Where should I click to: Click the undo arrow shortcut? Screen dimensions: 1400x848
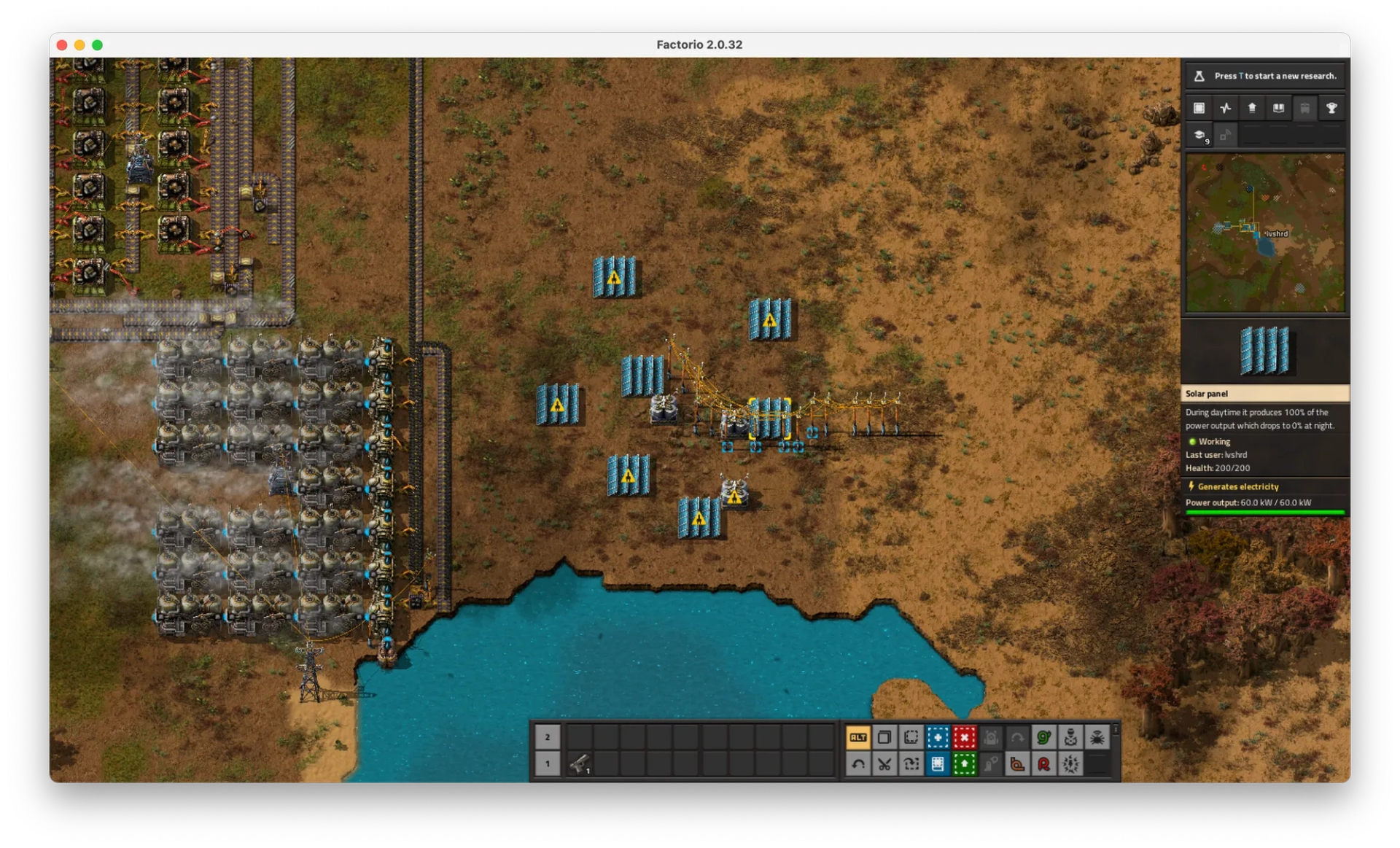(858, 764)
